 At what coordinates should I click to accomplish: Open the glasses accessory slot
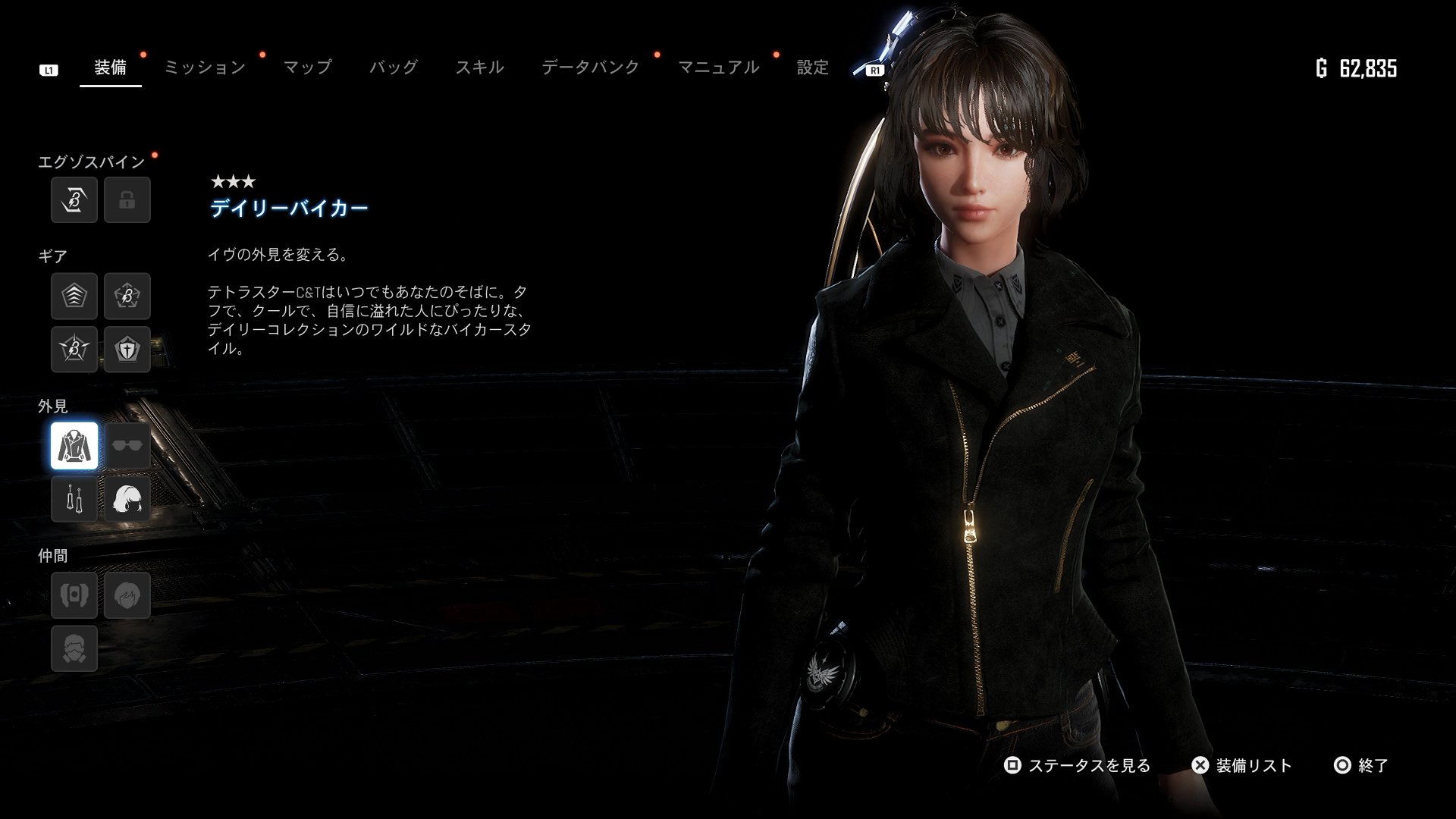tap(127, 445)
